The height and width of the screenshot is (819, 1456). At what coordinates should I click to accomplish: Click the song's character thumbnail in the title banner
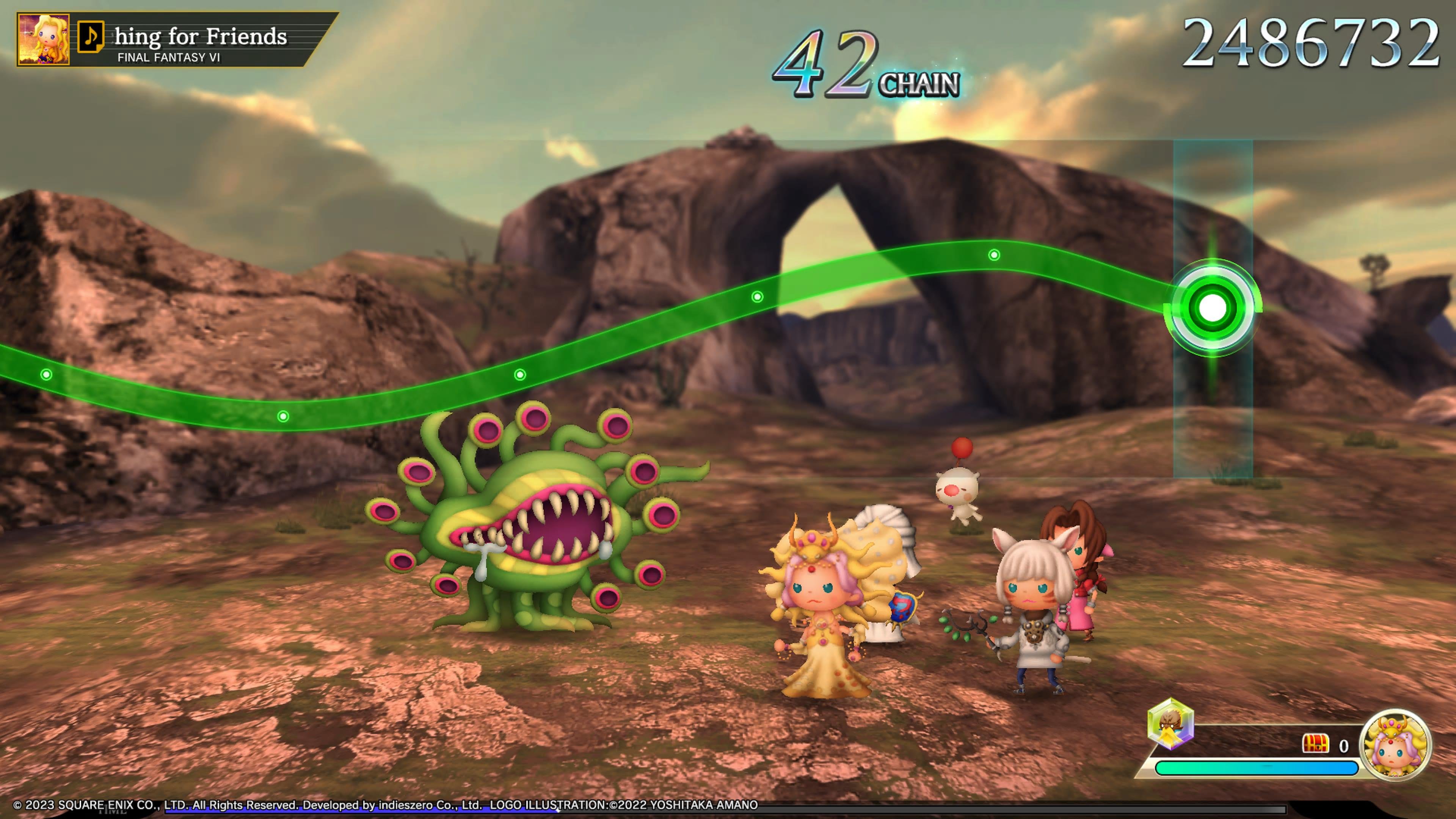(x=44, y=39)
